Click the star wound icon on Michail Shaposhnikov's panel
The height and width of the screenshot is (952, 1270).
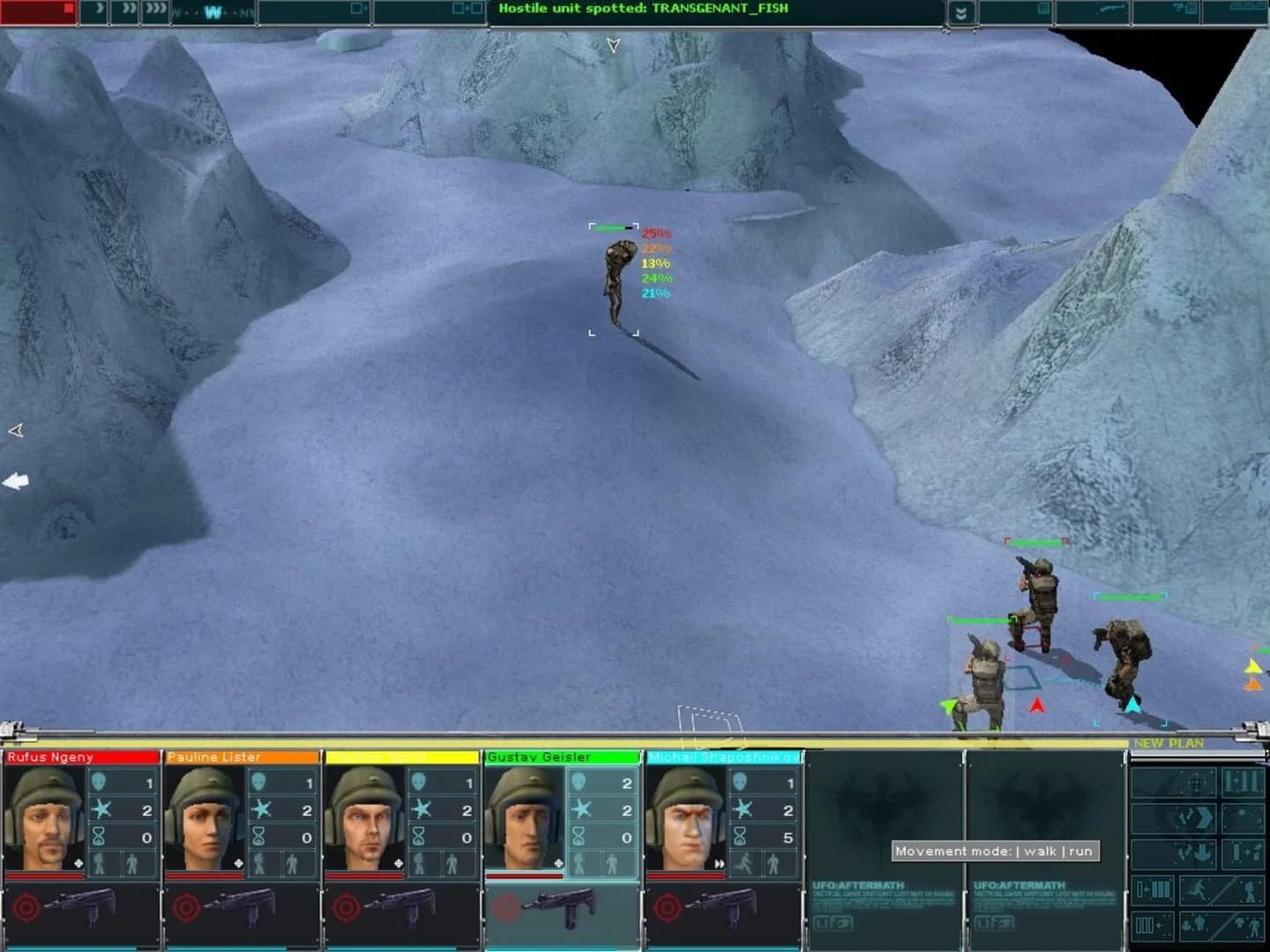(743, 810)
